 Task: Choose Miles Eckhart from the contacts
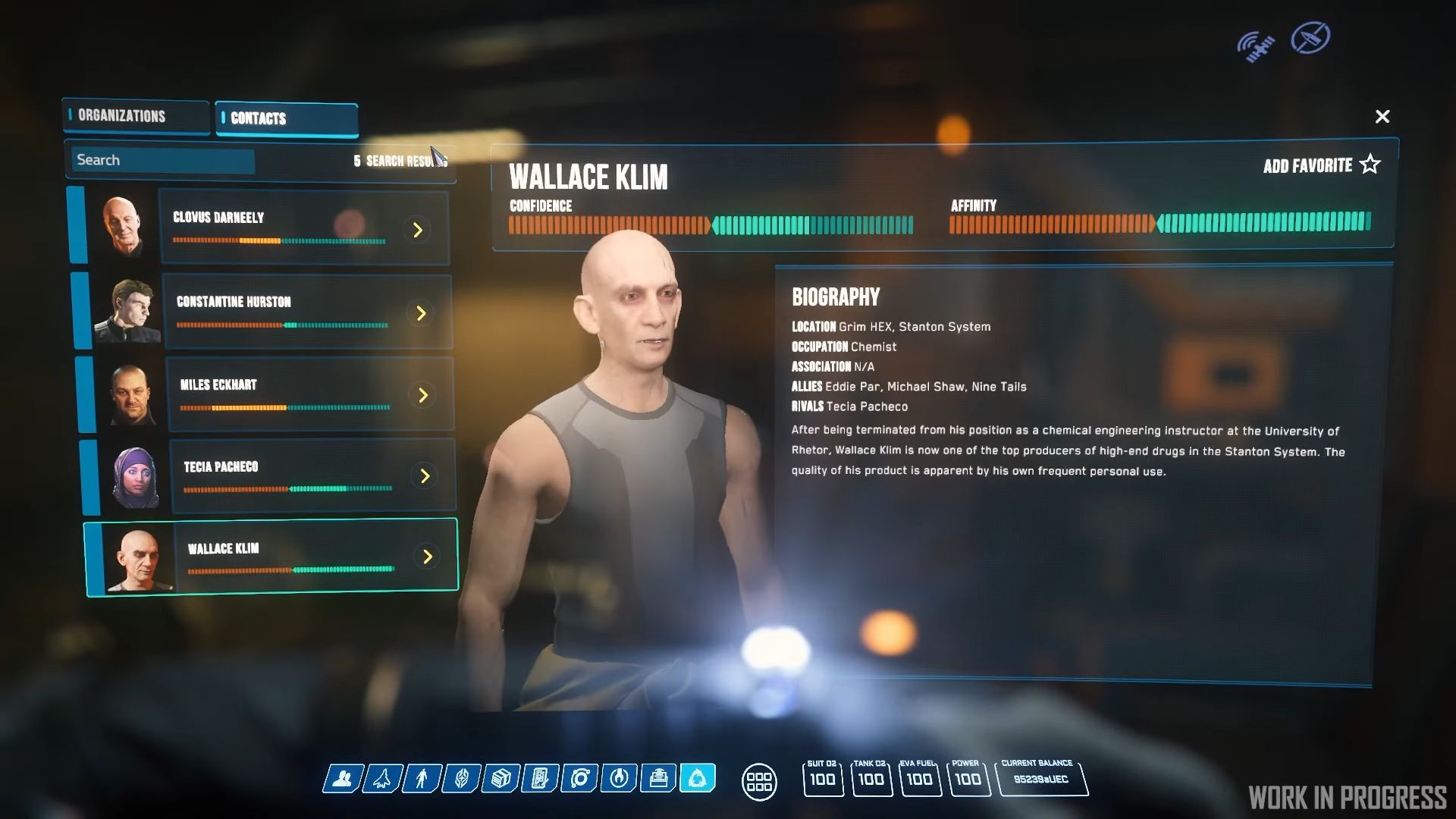(x=309, y=394)
